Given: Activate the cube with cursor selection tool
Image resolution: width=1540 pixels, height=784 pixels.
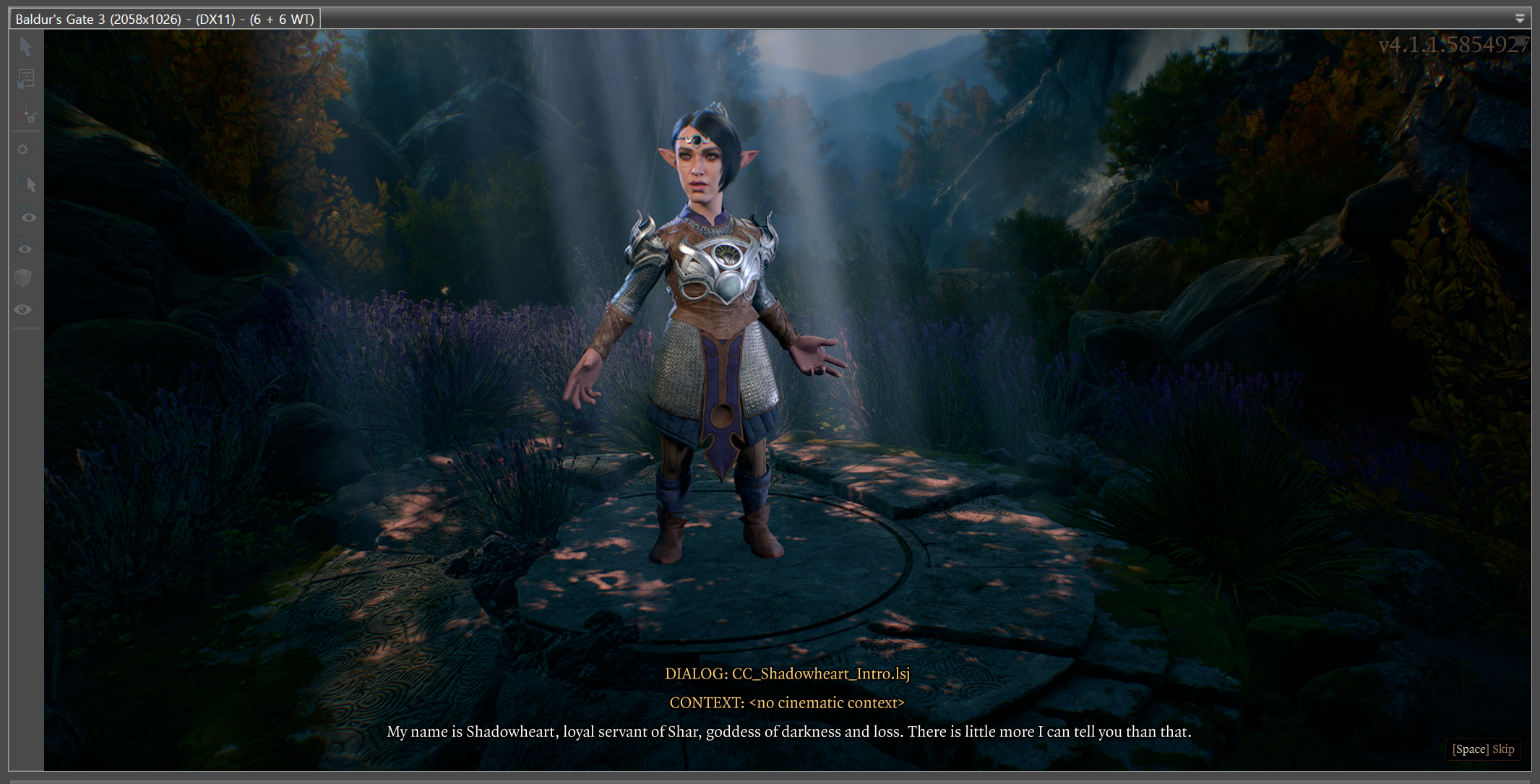Looking at the screenshot, I should click(x=27, y=183).
